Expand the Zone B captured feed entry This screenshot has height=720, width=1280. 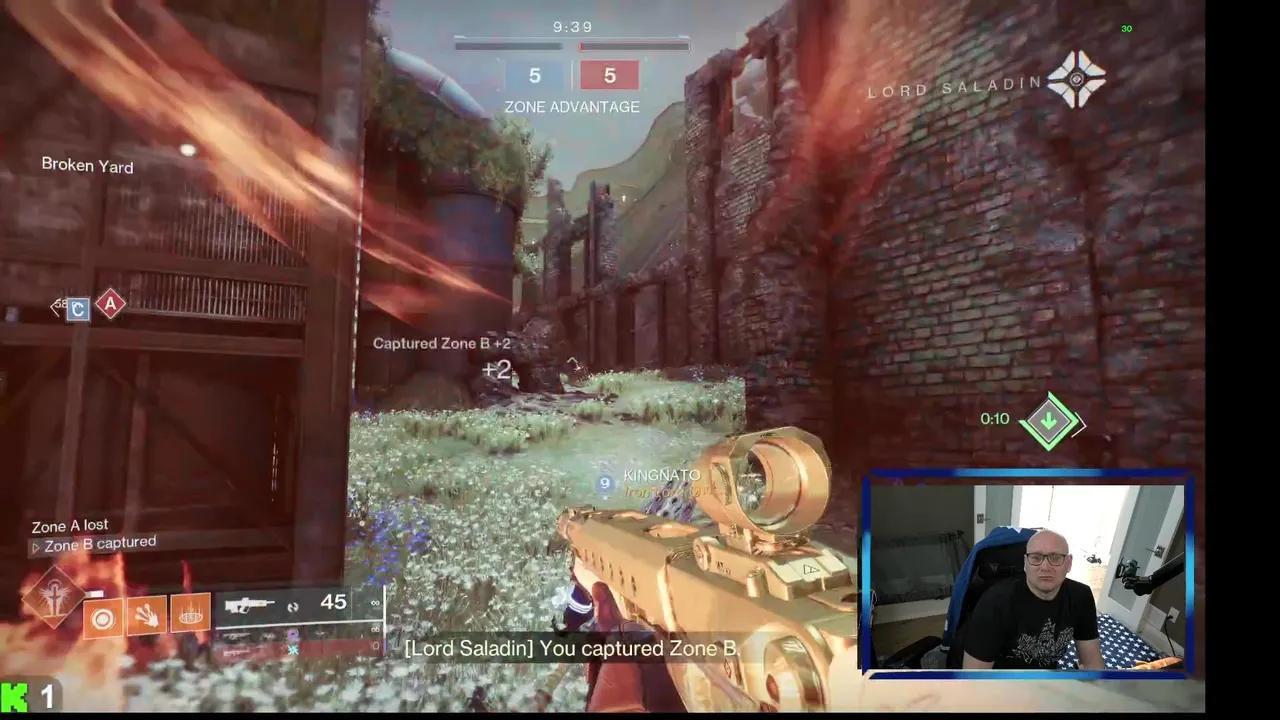100,543
